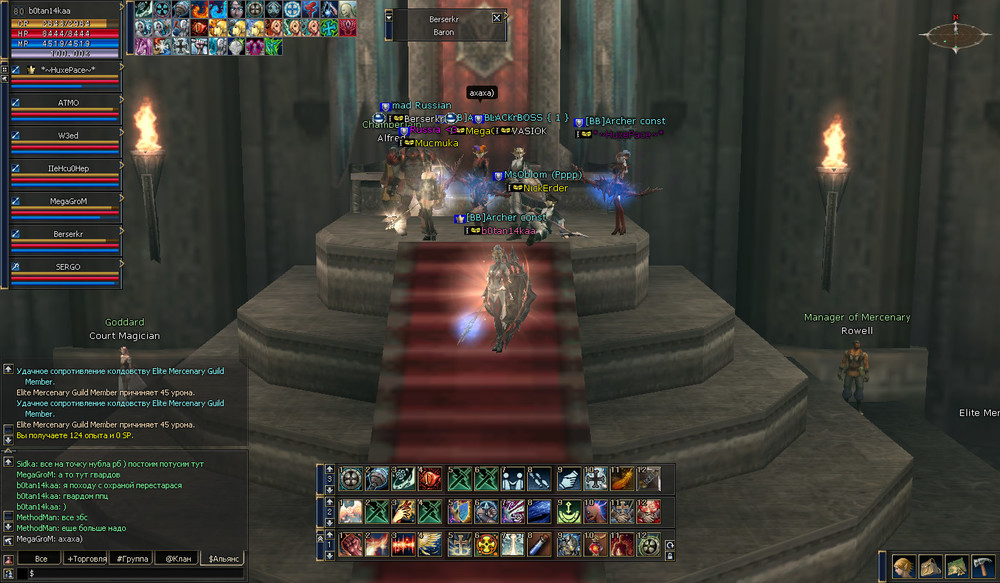Switch to the Все chat tab
1000x583 pixels.
click(x=41, y=558)
